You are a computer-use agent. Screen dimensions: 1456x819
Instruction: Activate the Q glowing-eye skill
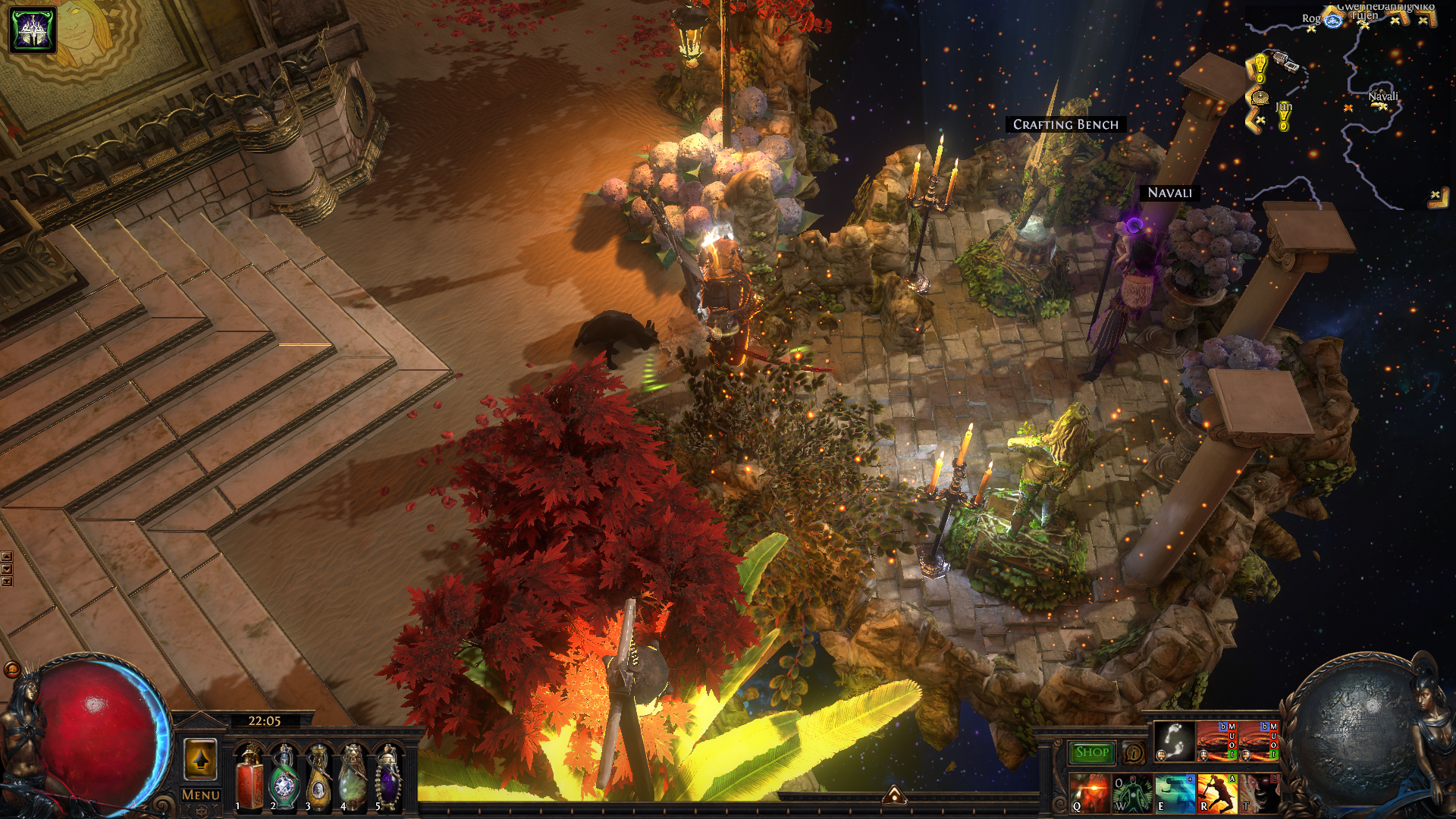pos(1089,792)
